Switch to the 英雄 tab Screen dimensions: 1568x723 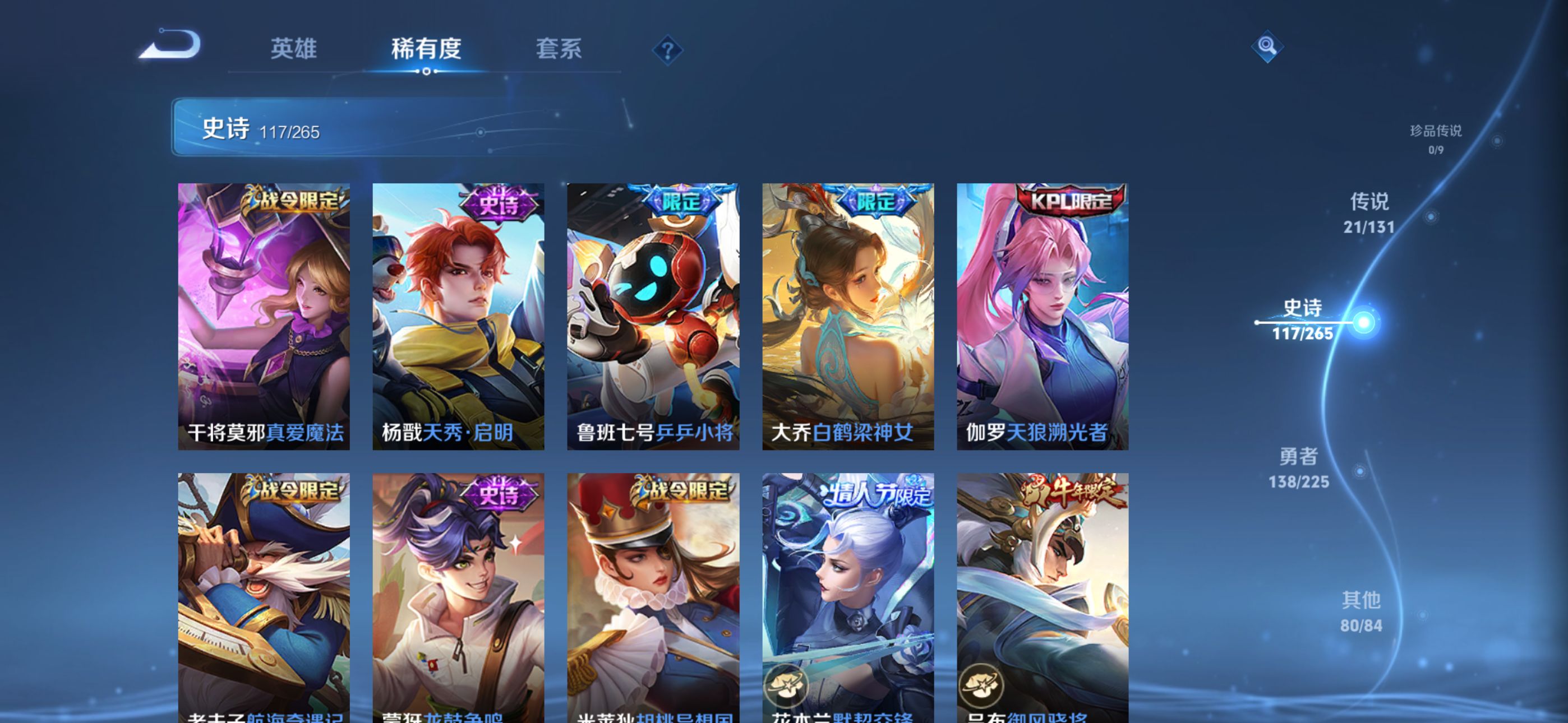coord(293,49)
